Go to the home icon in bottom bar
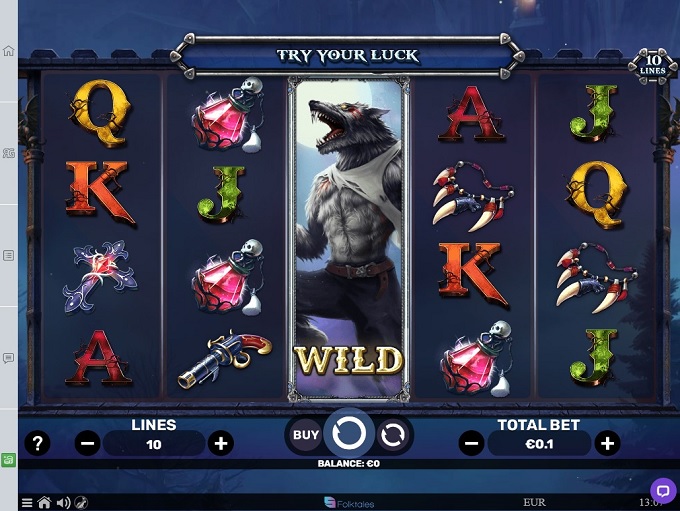Viewport: 680px width, 511px height. 44,503
